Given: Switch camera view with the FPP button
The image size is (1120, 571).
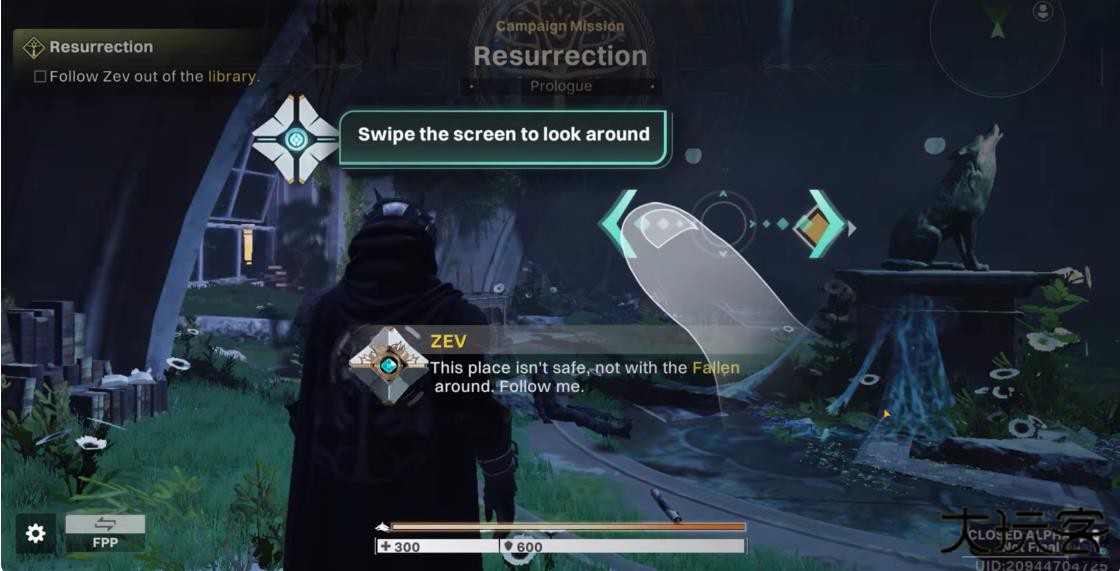Looking at the screenshot, I should pos(104,534).
